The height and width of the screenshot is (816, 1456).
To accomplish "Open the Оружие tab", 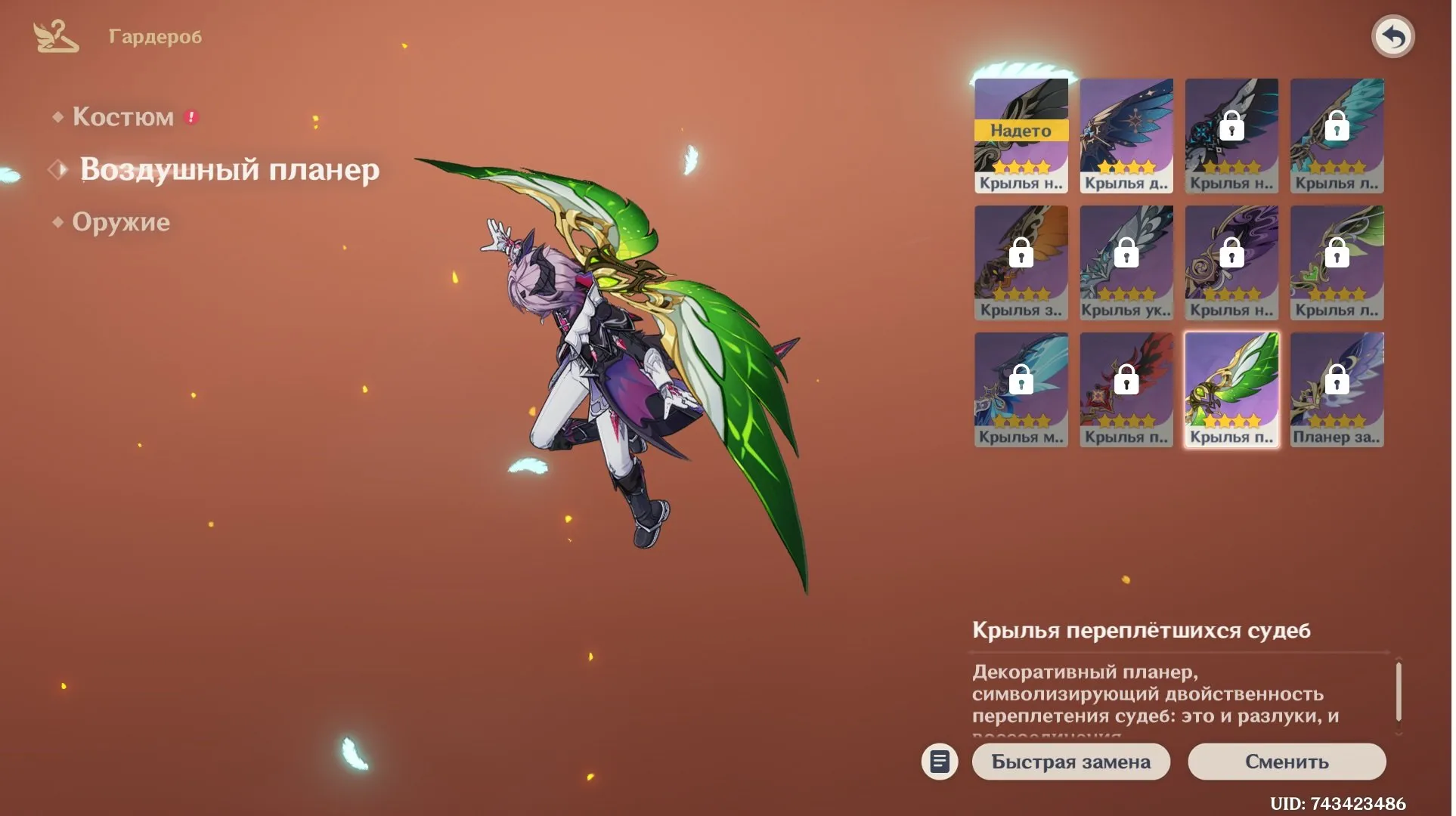I will click(121, 222).
